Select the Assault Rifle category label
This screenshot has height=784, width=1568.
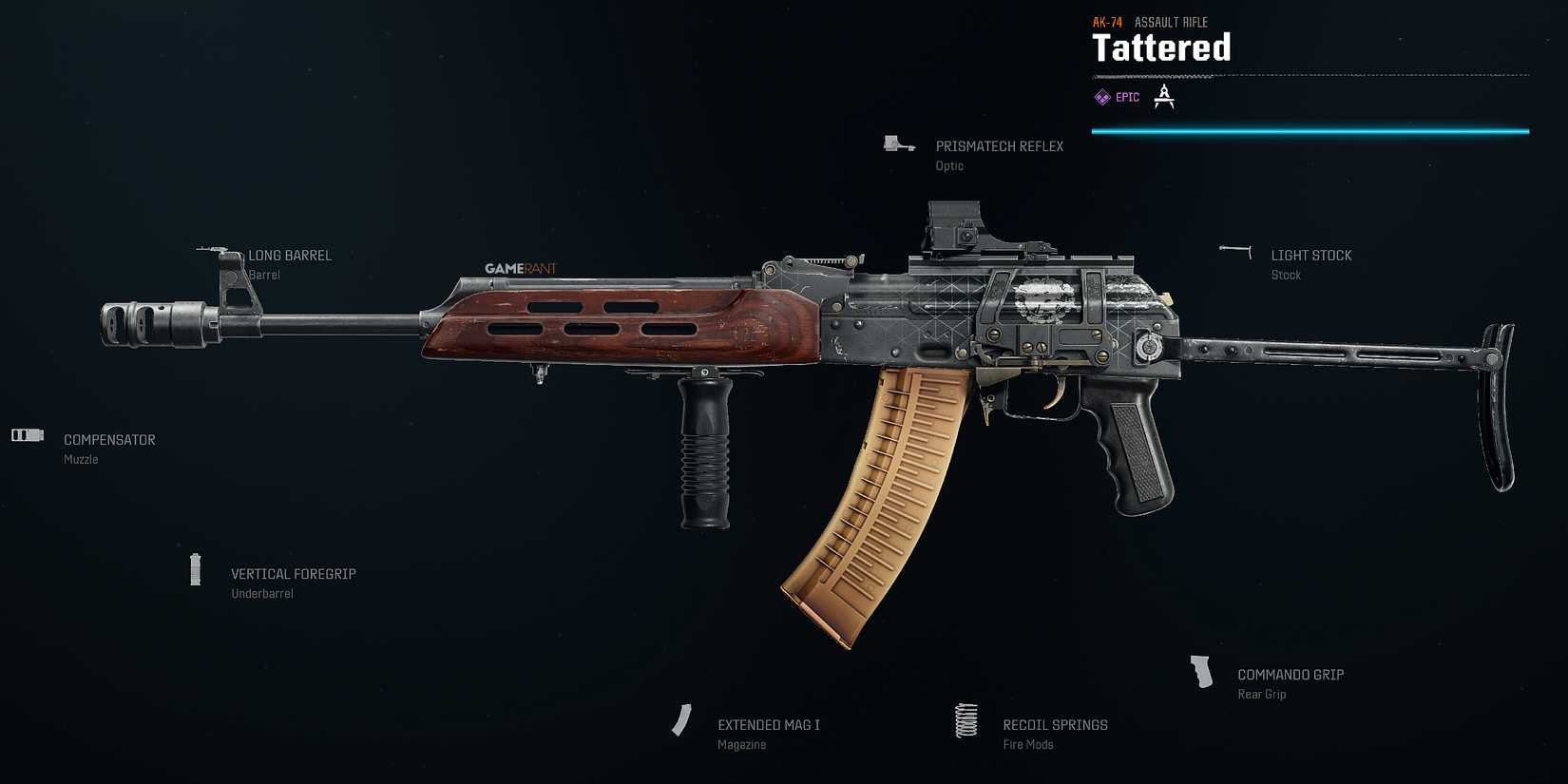click(x=1172, y=21)
